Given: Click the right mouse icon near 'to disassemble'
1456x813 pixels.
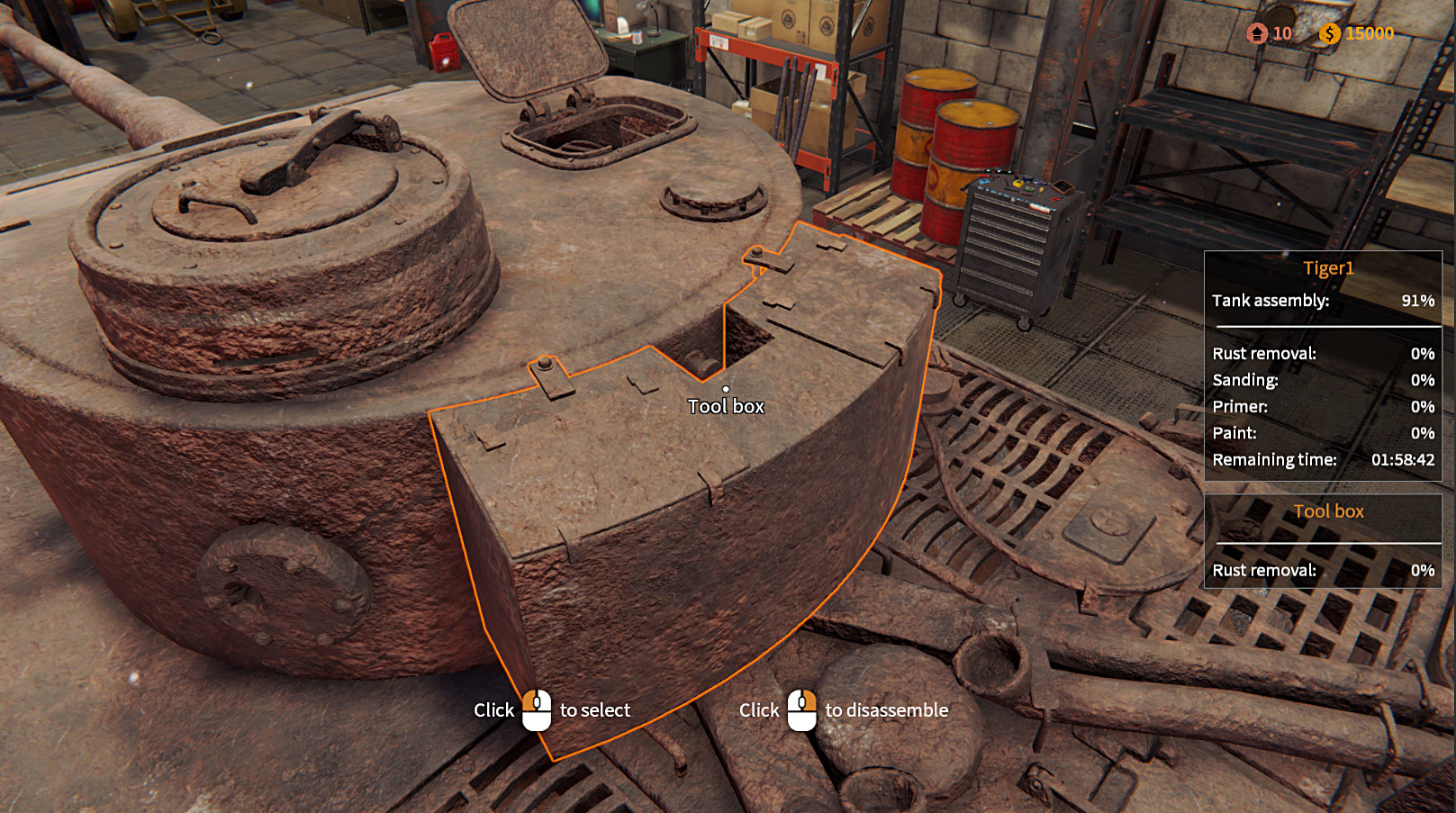Looking at the screenshot, I should (801, 709).
